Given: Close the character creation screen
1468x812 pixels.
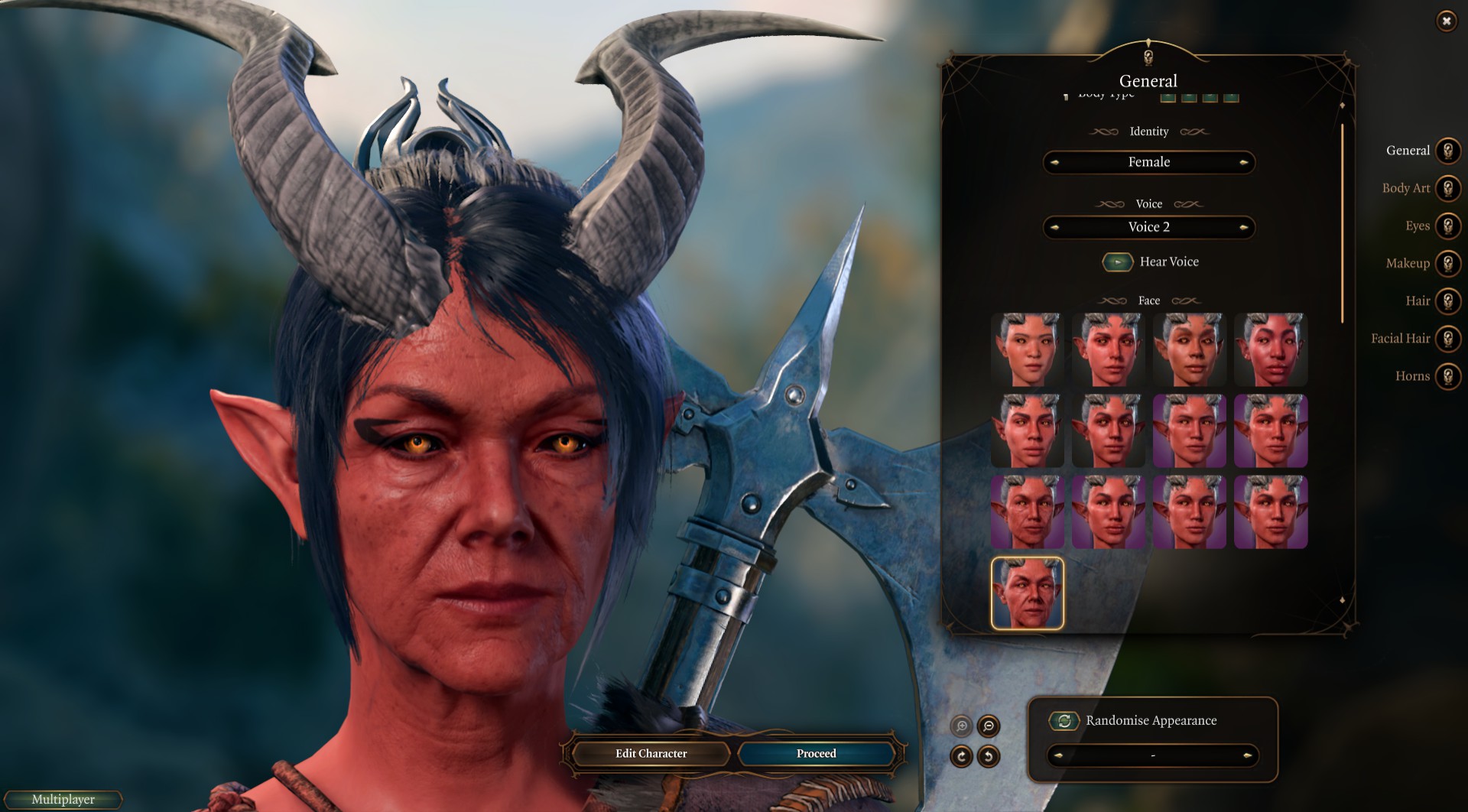Looking at the screenshot, I should pyautogui.click(x=1446, y=21).
